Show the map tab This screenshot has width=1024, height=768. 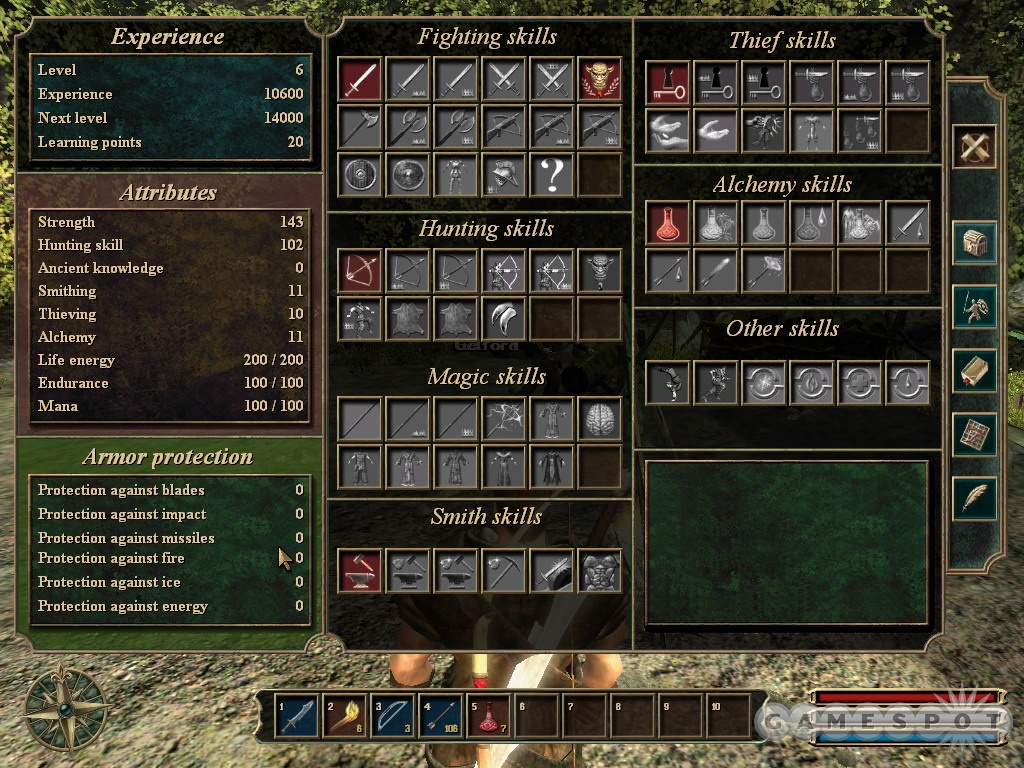tap(973, 435)
